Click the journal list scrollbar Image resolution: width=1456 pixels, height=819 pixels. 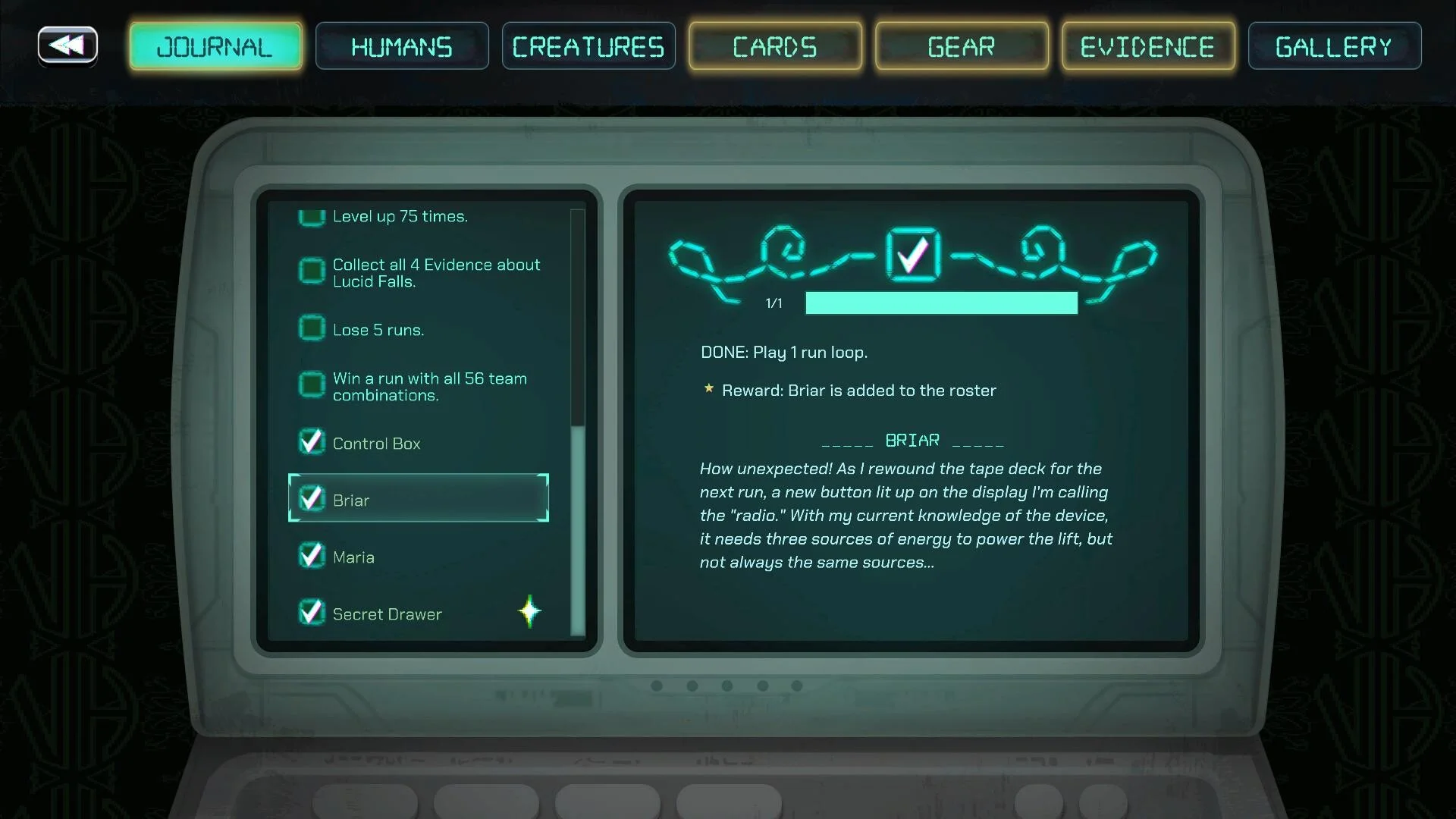pyautogui.click(x=578, y=529)
